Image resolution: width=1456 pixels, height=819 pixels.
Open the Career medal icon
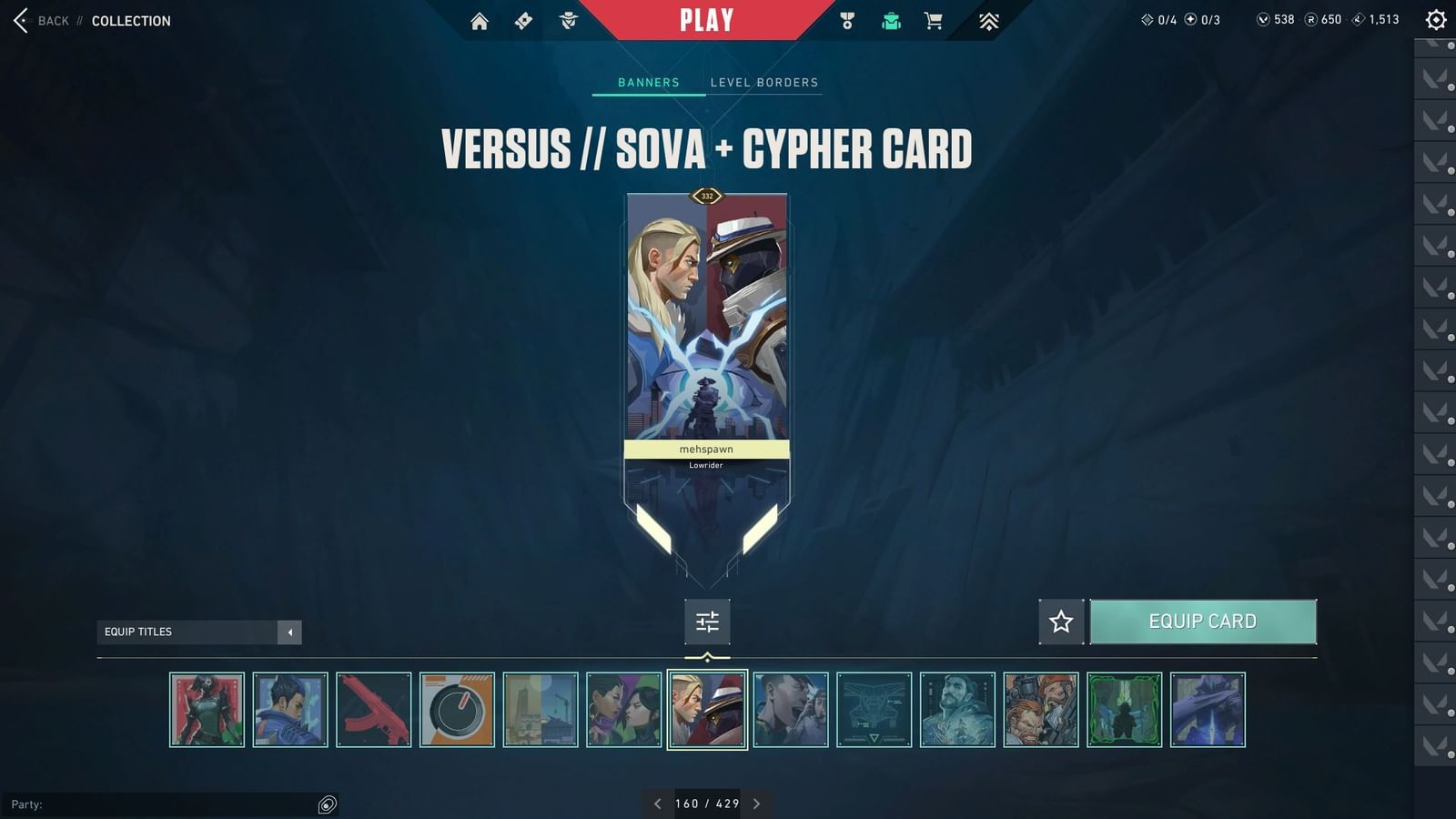click(x=847, y=19)
